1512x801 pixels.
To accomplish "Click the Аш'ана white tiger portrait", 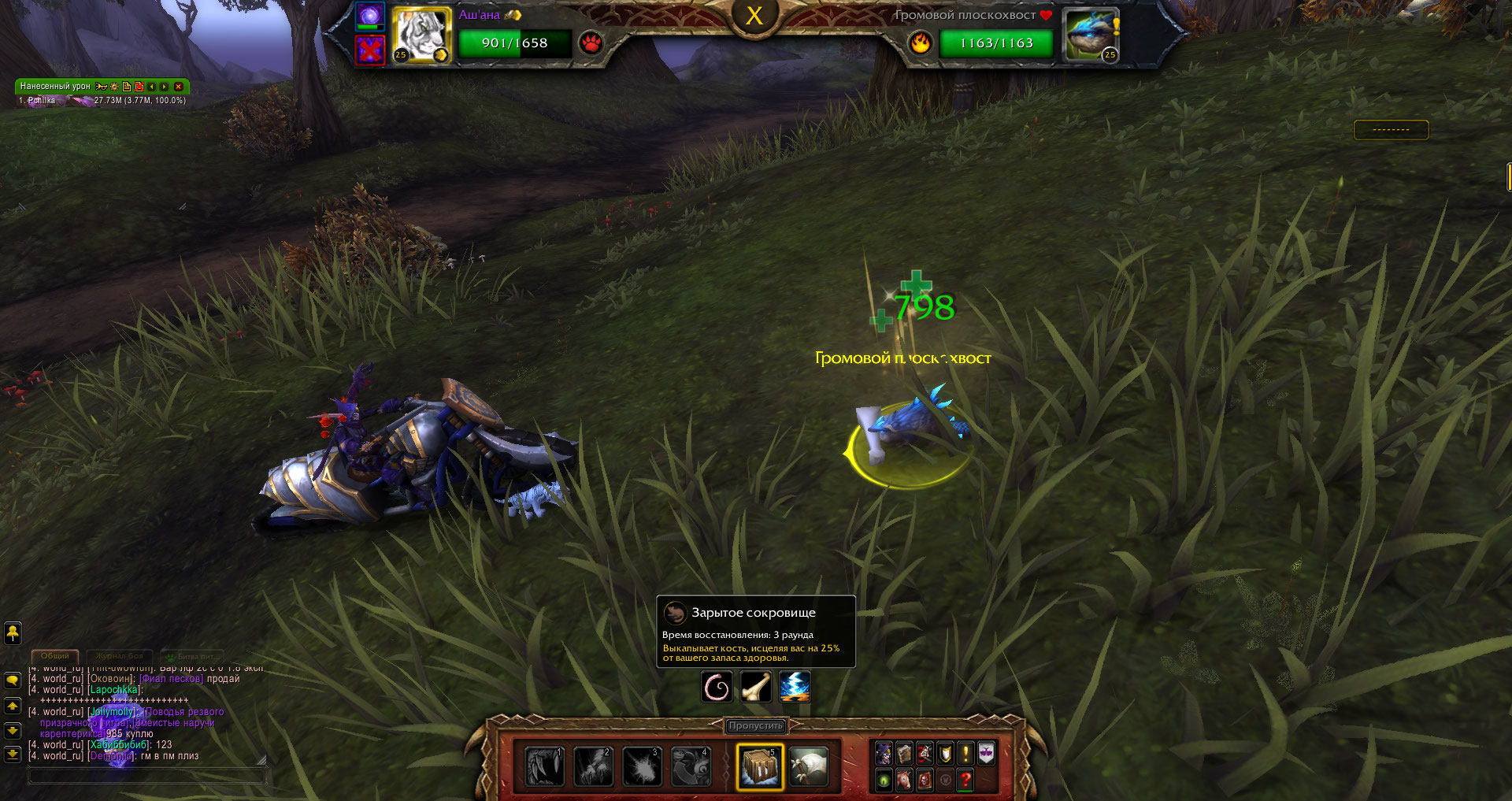I will [421, 35].
